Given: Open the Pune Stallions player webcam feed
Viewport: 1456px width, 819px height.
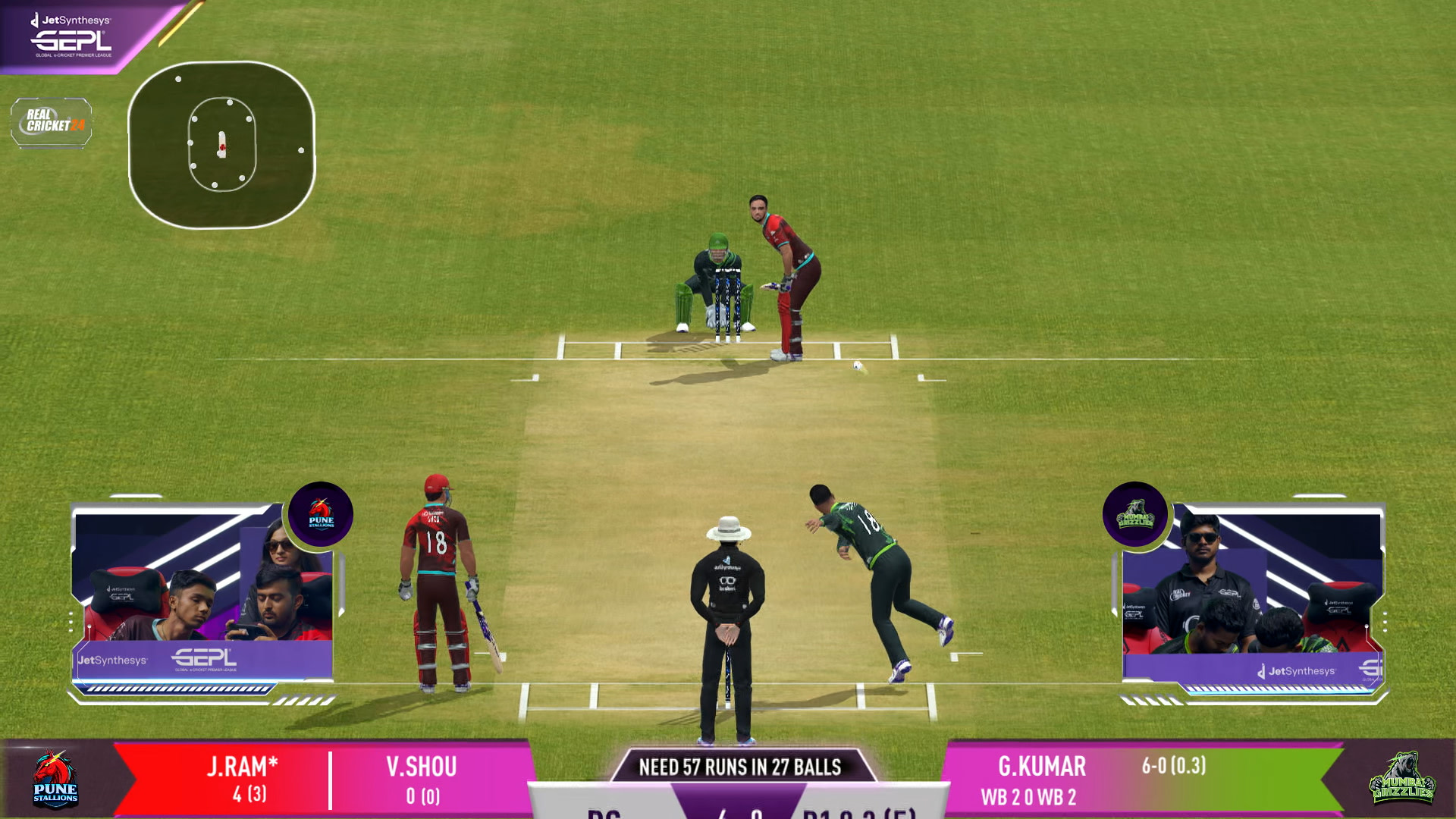Looking at the screenshot, I should [x=203, y=595].
